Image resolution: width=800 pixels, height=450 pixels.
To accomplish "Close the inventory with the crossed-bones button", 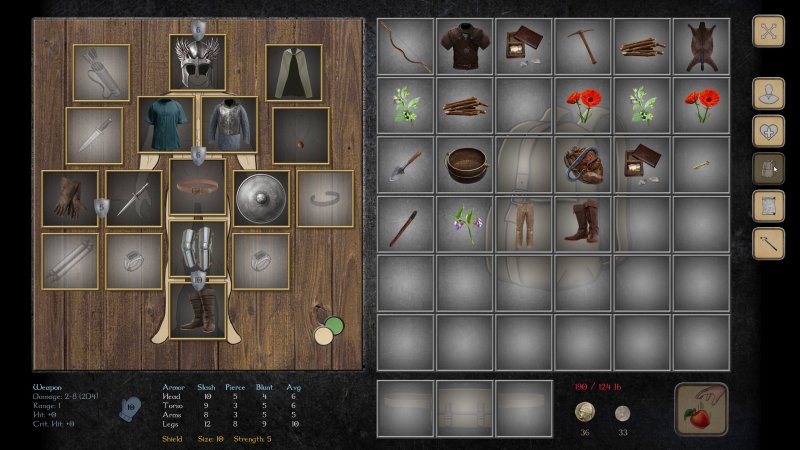I will [768, 31].
